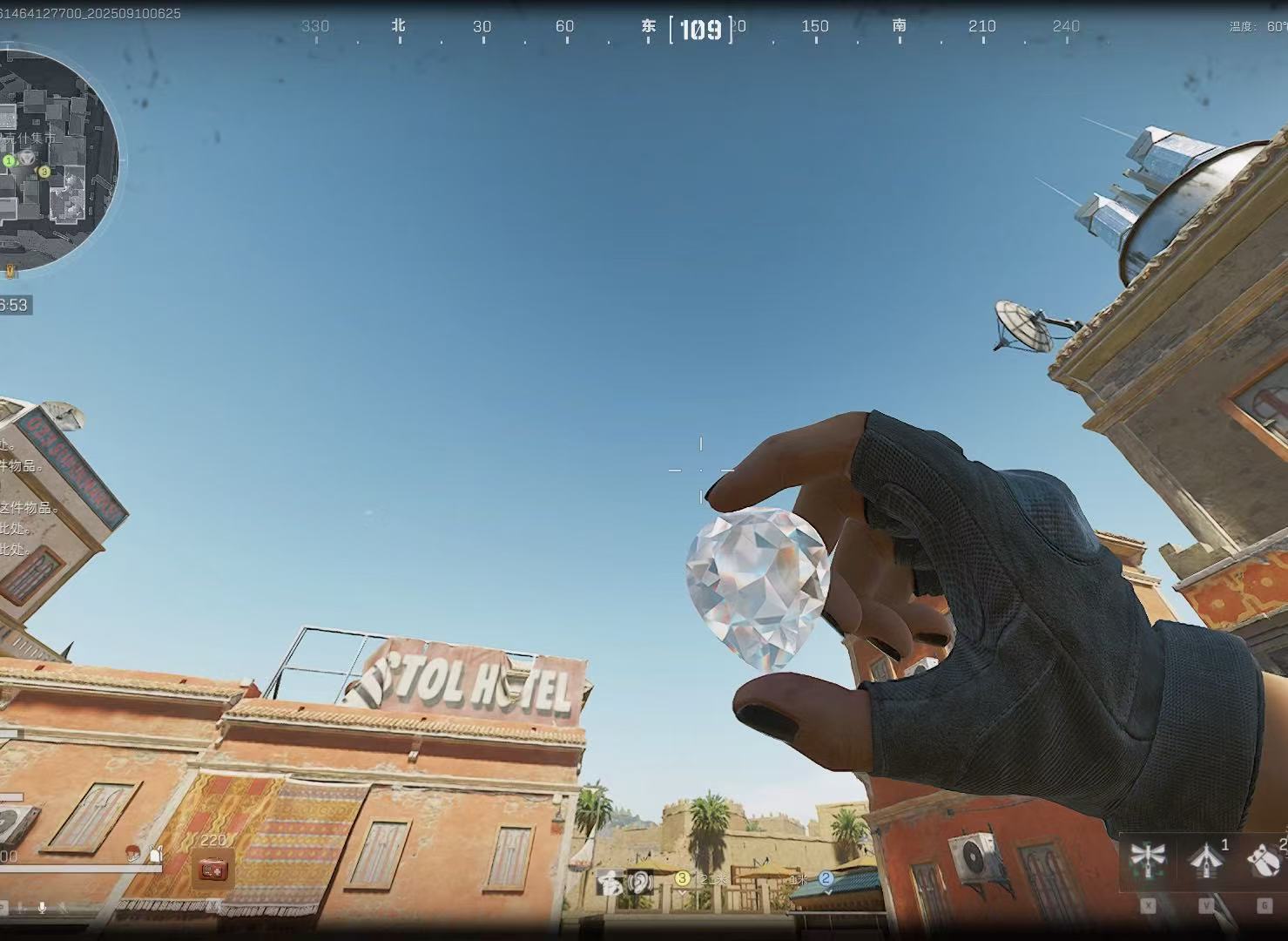1288x941 pixels.
Task: Select yellow teammate marker number 3
Action: (x=683, y=878)
